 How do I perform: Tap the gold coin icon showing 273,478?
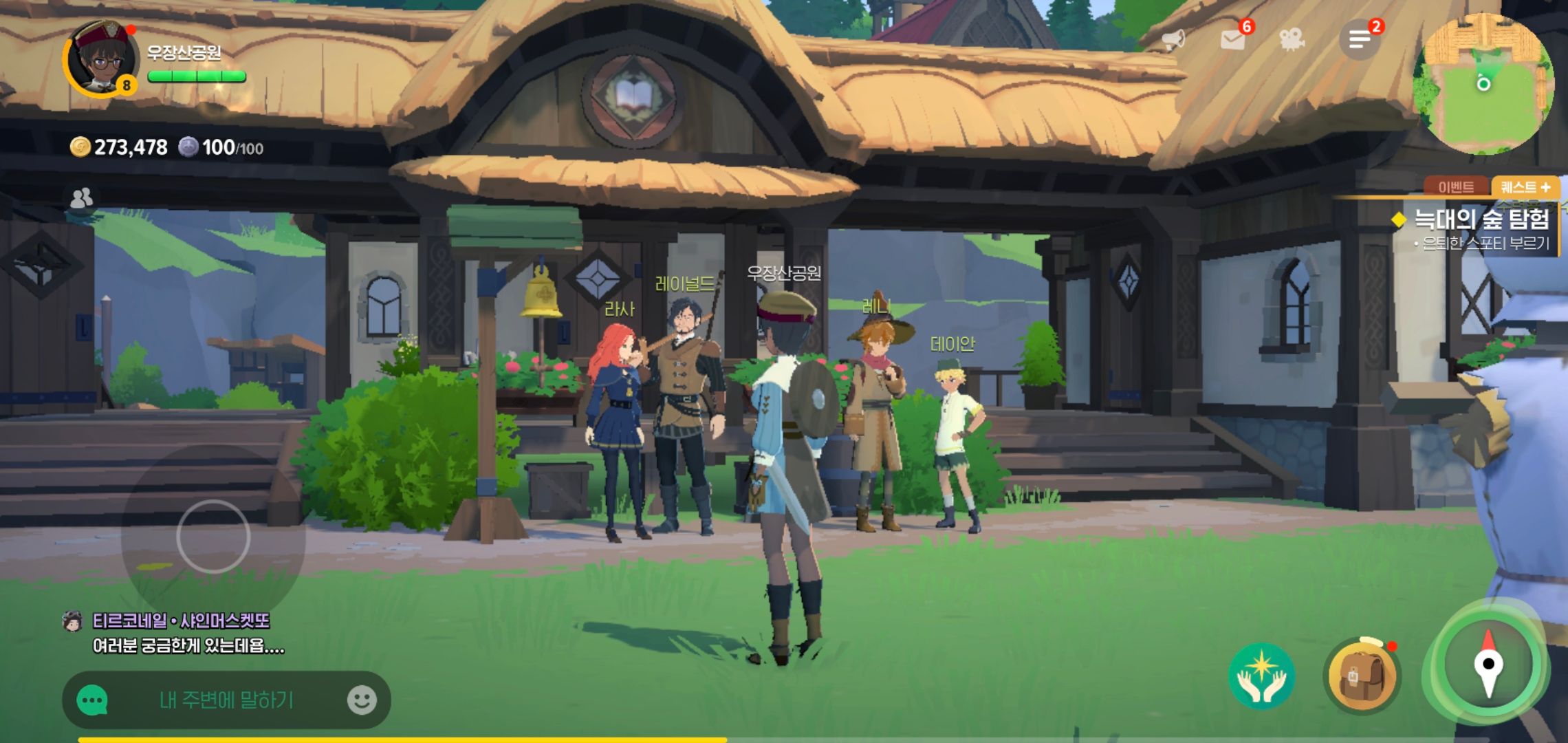[x=82, y=147]
